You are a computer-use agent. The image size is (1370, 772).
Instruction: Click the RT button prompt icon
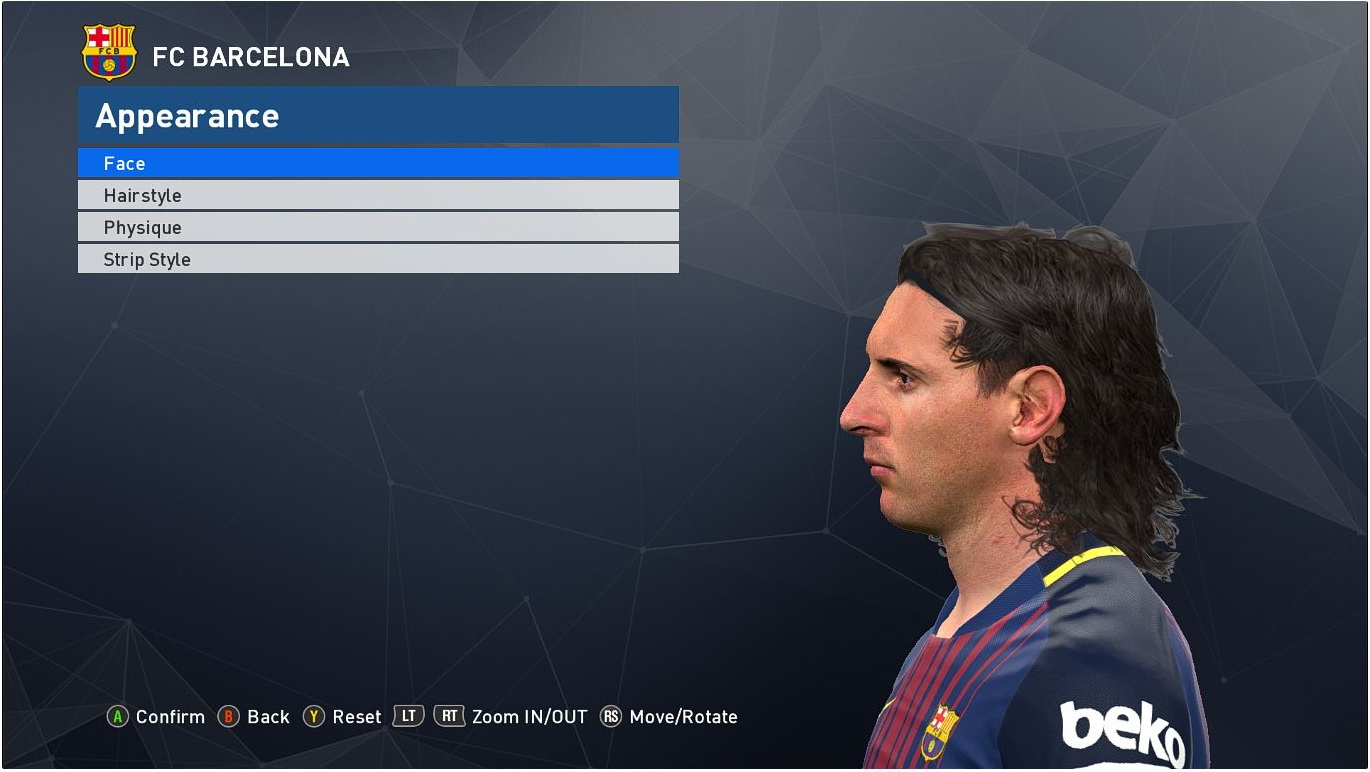click(449, 716)
